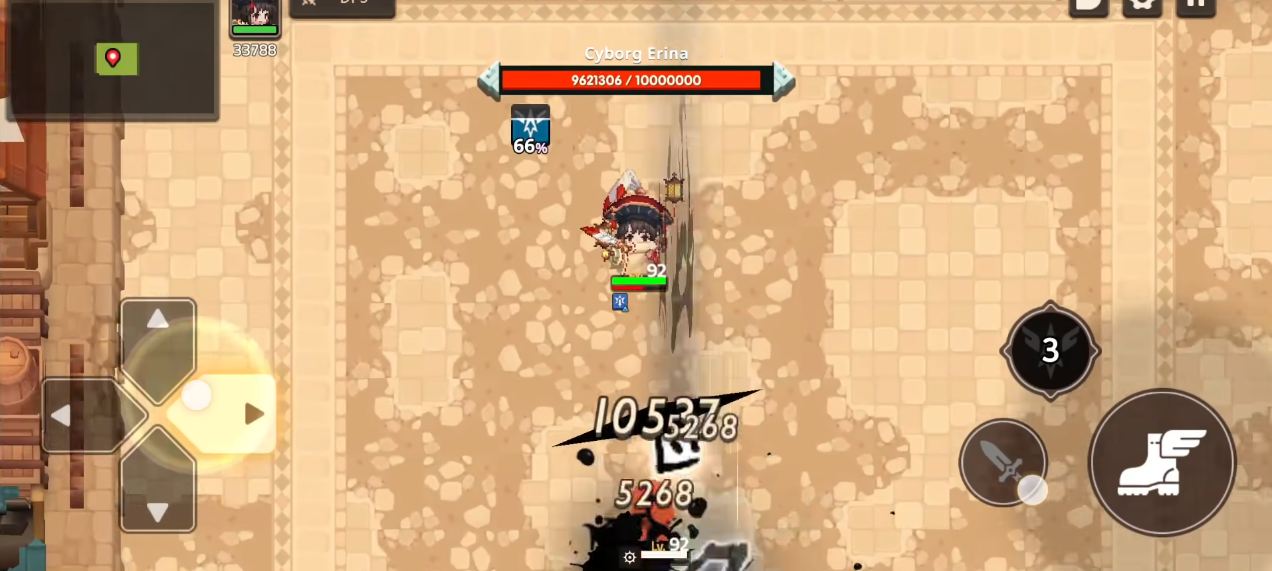Pause the battle with the pause button
Image resolution: width=1272 pixels, height=571 pixels.
1195,5
